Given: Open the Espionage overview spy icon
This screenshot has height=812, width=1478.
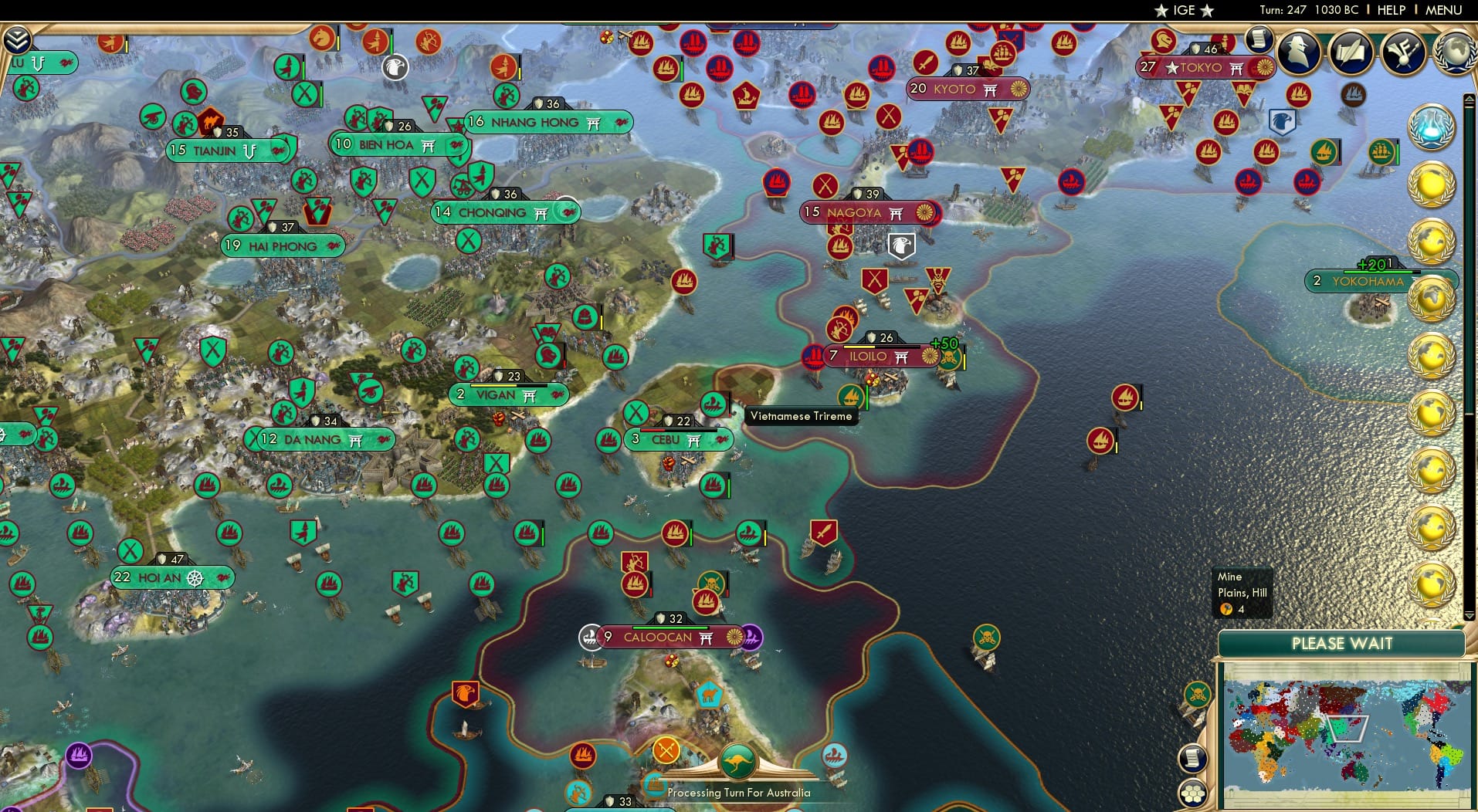Looking at the screenshot, I should click(1297, 52).
